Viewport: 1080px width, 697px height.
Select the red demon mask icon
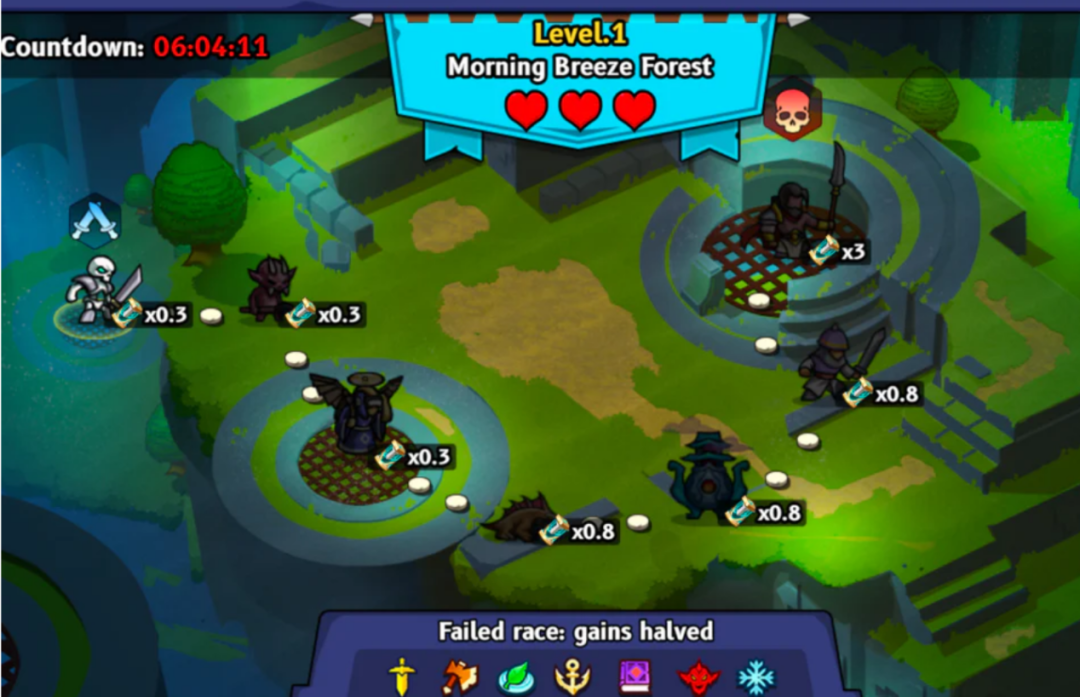(698, 678)
